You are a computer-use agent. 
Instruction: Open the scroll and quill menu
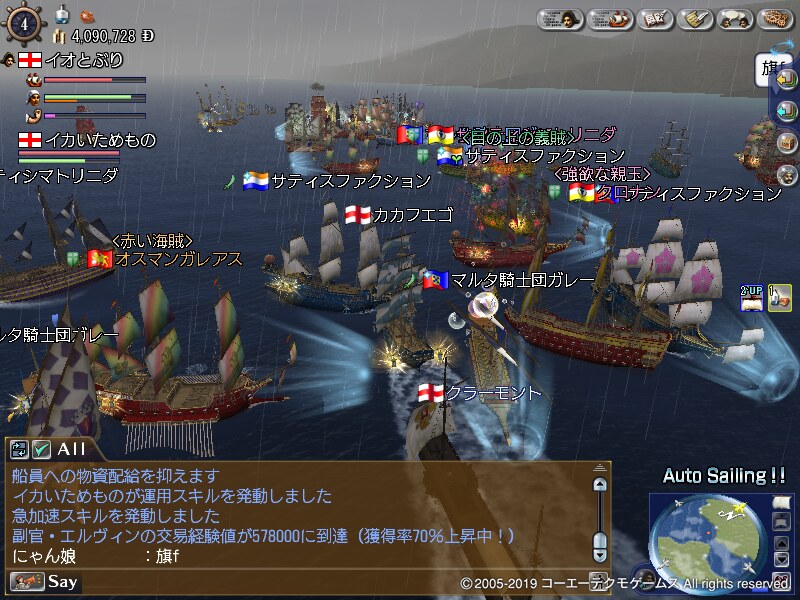[x=694, y=19]
